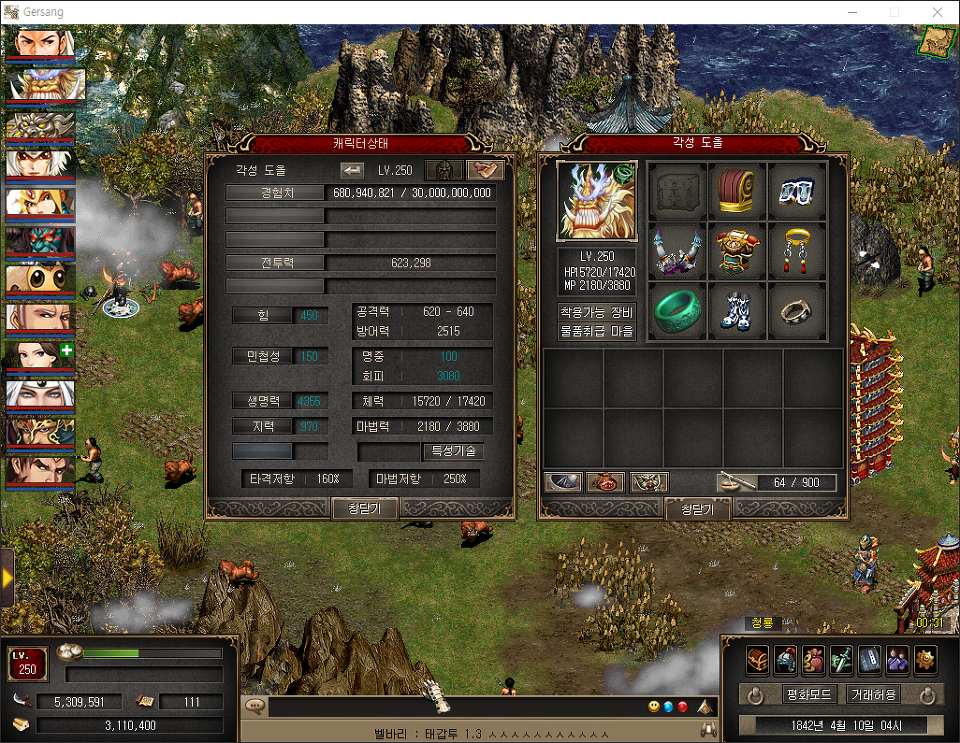Select the red helmet equipment slot
The height and width of the screenshot is (743, 960).
(x=737, y=192)
